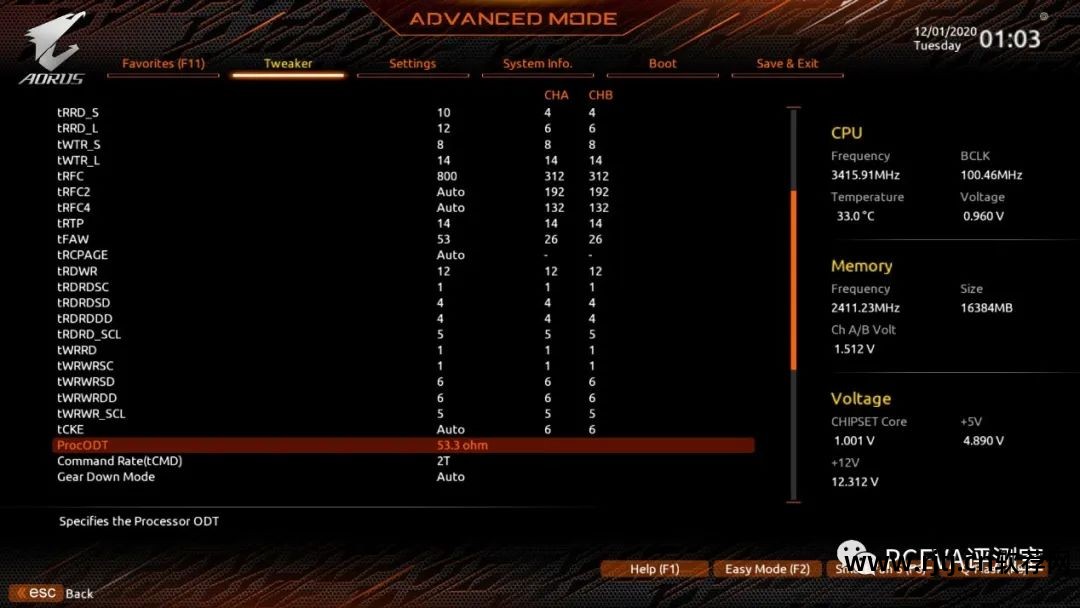Open the Settings tab

click(412, 64)
